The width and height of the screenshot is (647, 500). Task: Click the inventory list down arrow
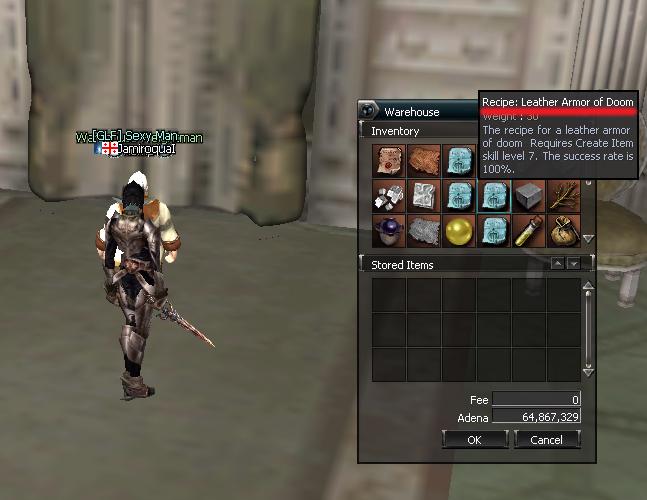588,240
